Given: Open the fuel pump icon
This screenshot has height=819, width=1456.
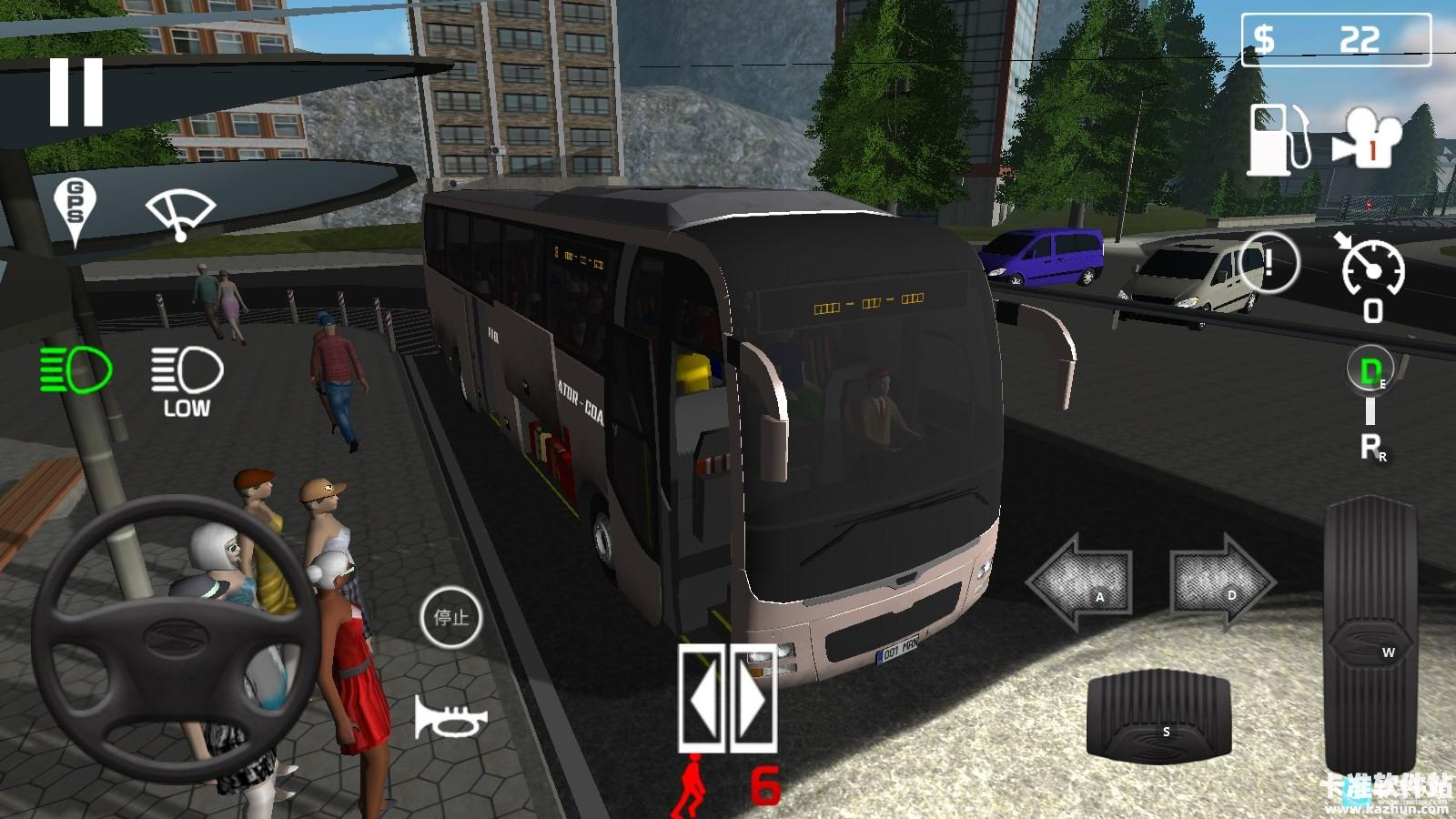Looking at the screenshot, I should coord(1278,139).
